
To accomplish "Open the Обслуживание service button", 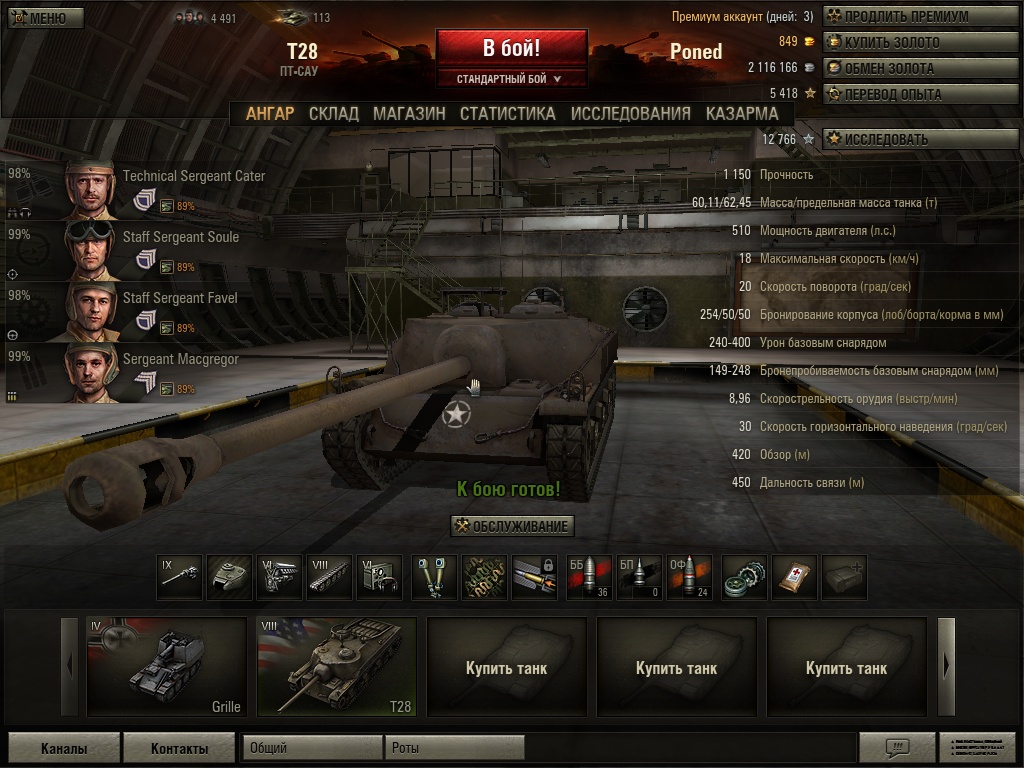I will point(512,526).
